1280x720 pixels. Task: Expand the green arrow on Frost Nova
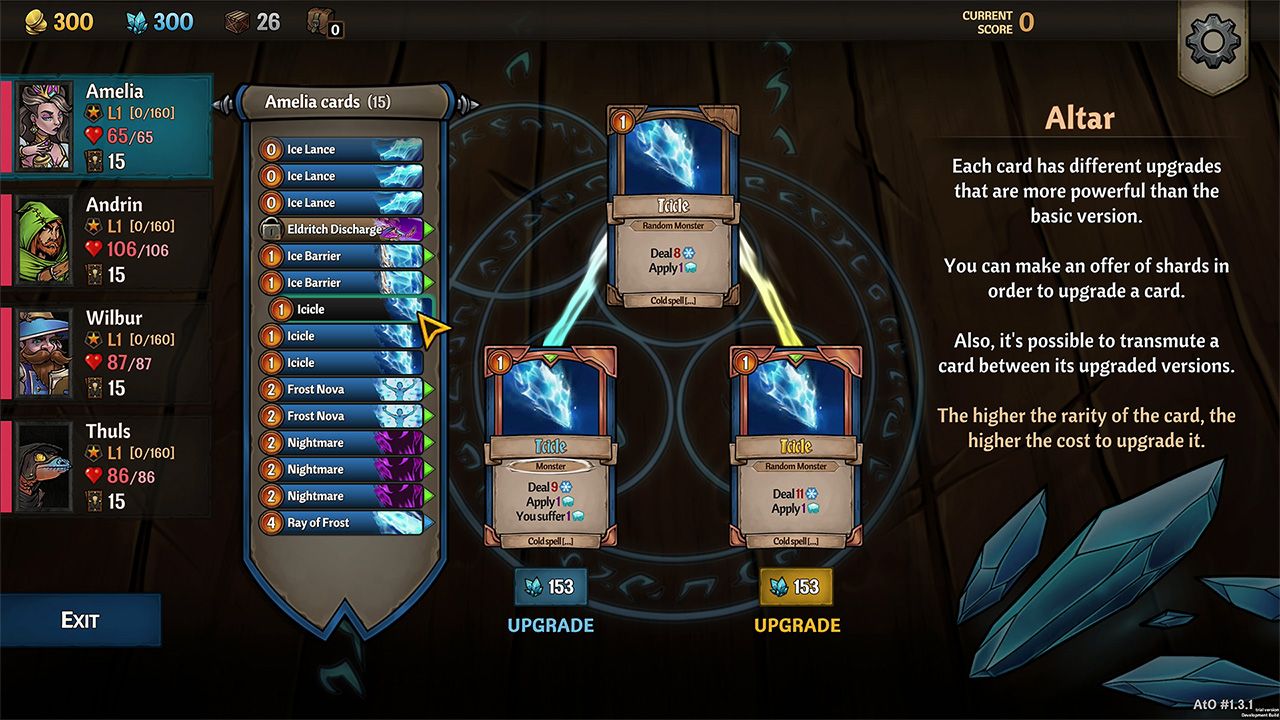pyautogui.click(x=428, y=389)
